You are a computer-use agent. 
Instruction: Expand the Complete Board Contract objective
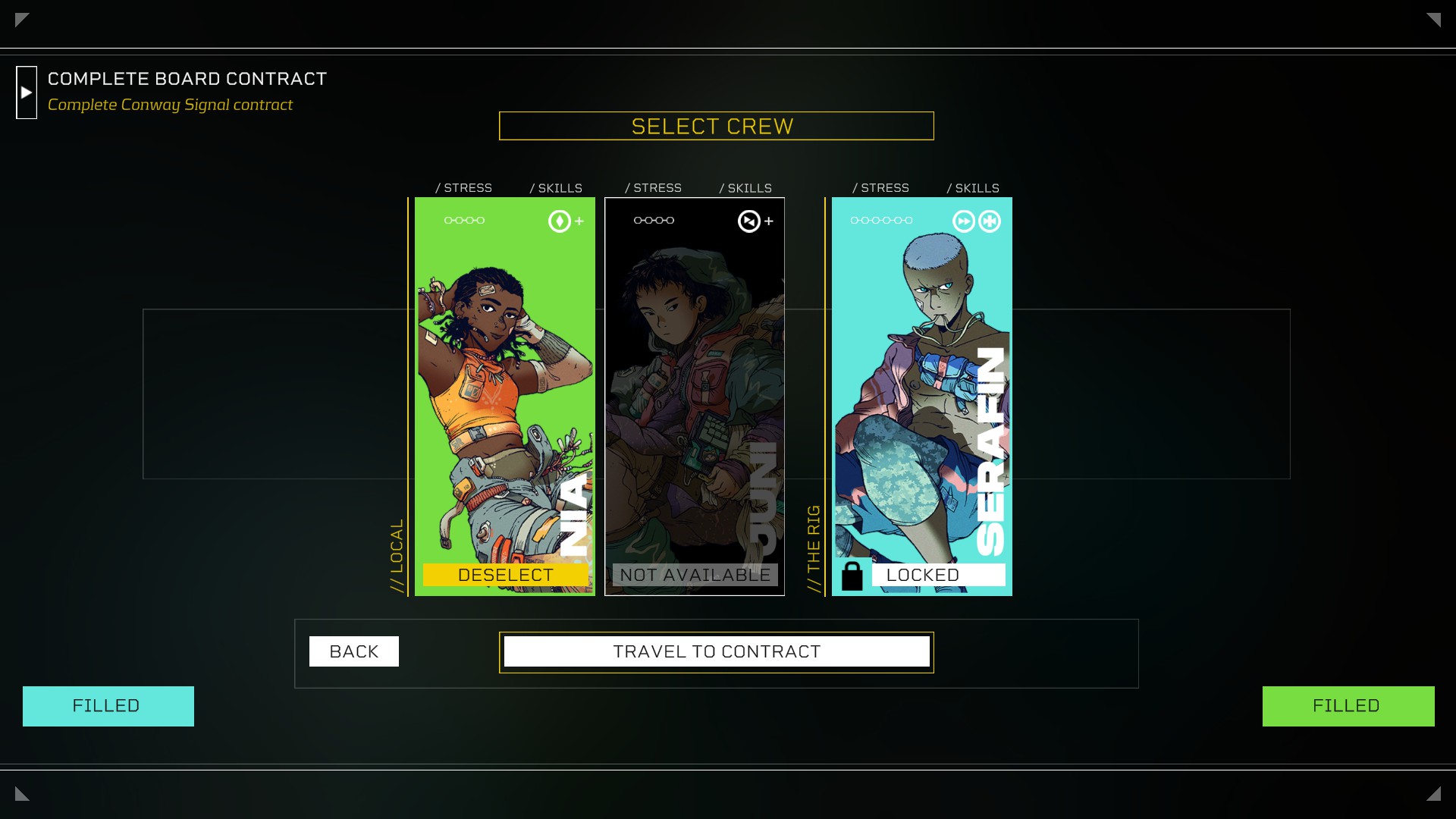tap(27, 93)
